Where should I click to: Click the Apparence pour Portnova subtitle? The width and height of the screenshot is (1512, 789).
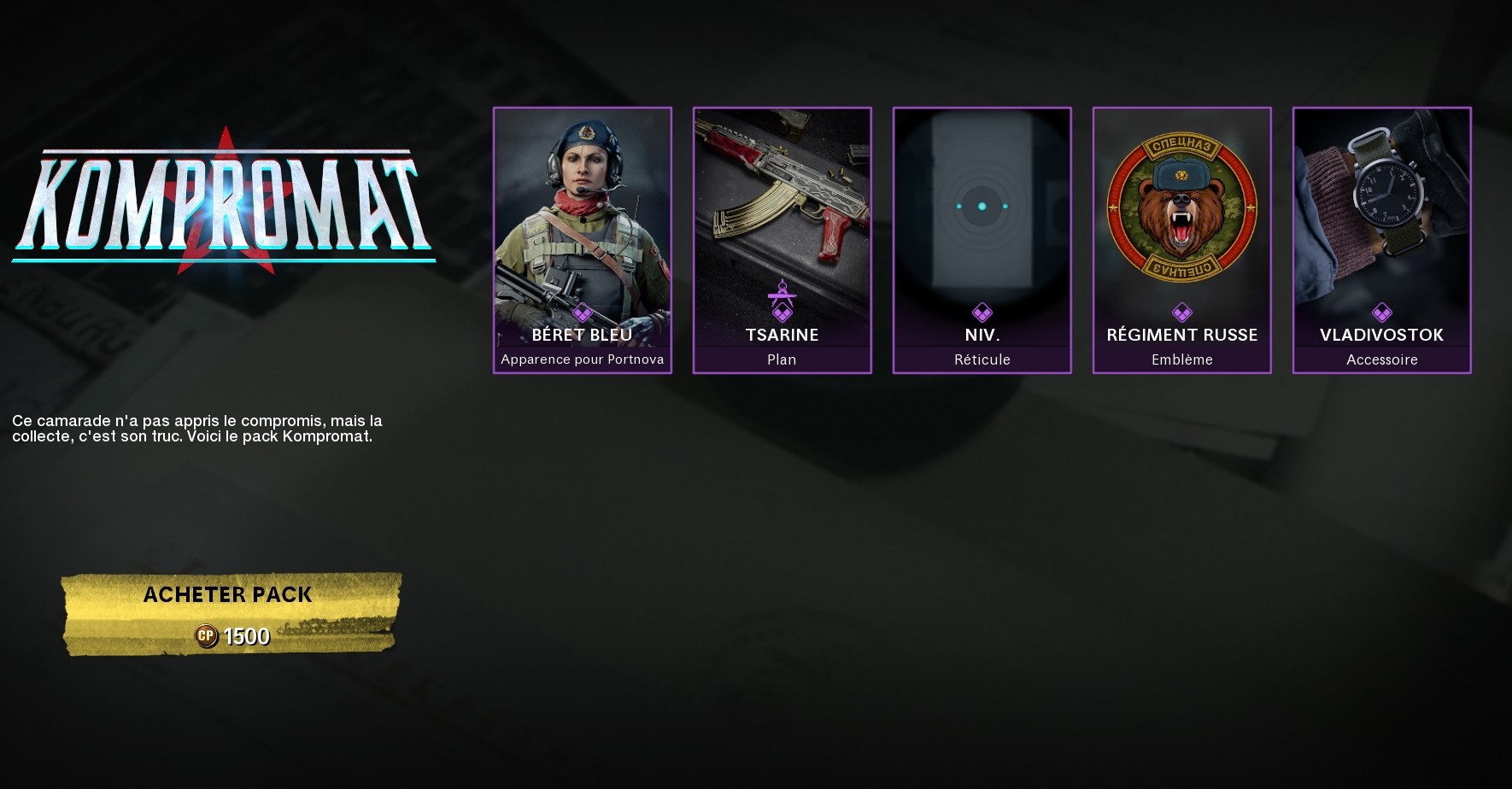[583, 359]
